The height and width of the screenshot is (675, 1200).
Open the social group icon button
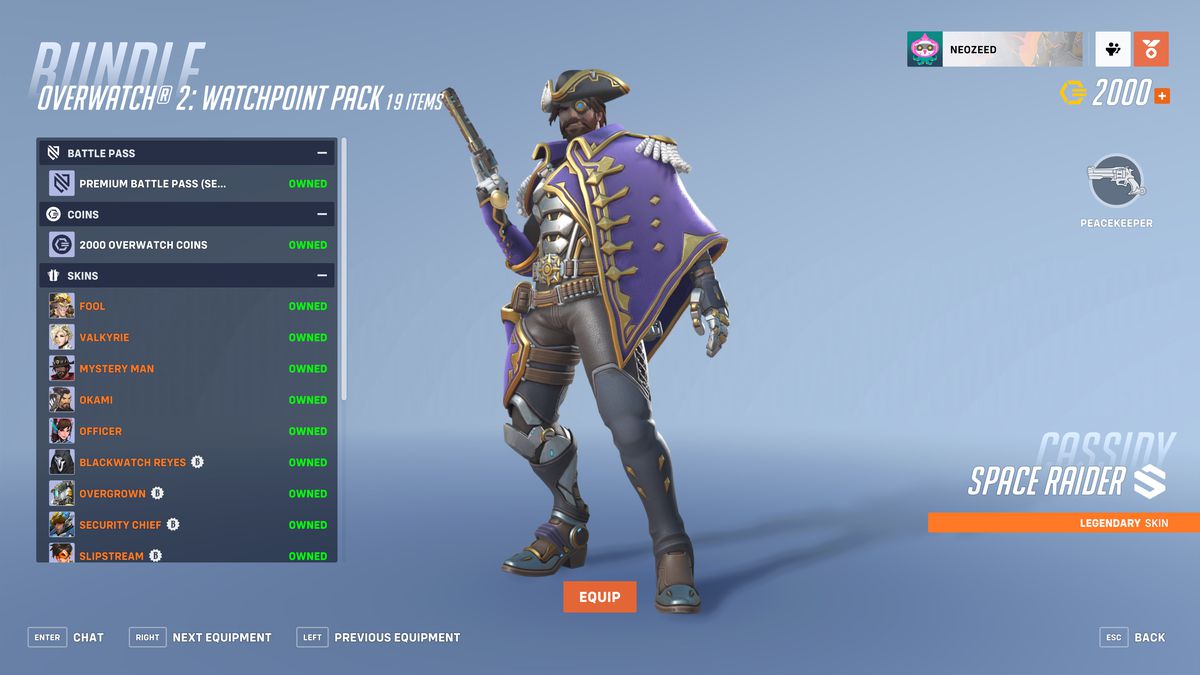click(1113, 49)
